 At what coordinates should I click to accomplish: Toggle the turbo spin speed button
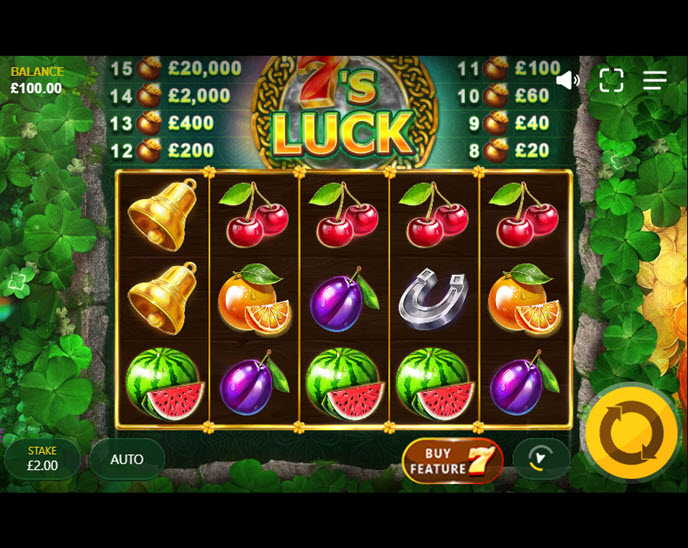[541, 459]
